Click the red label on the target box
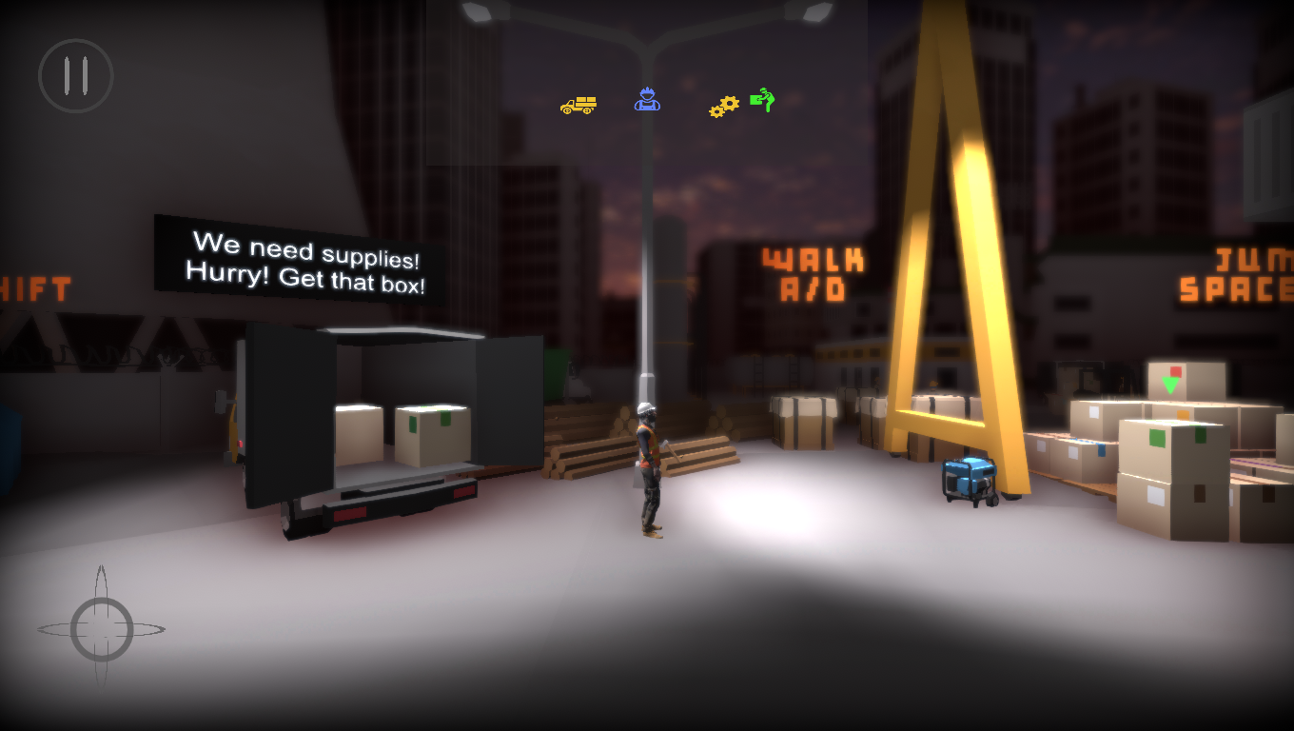The image size is (1294, 731). click(1176, 372)
